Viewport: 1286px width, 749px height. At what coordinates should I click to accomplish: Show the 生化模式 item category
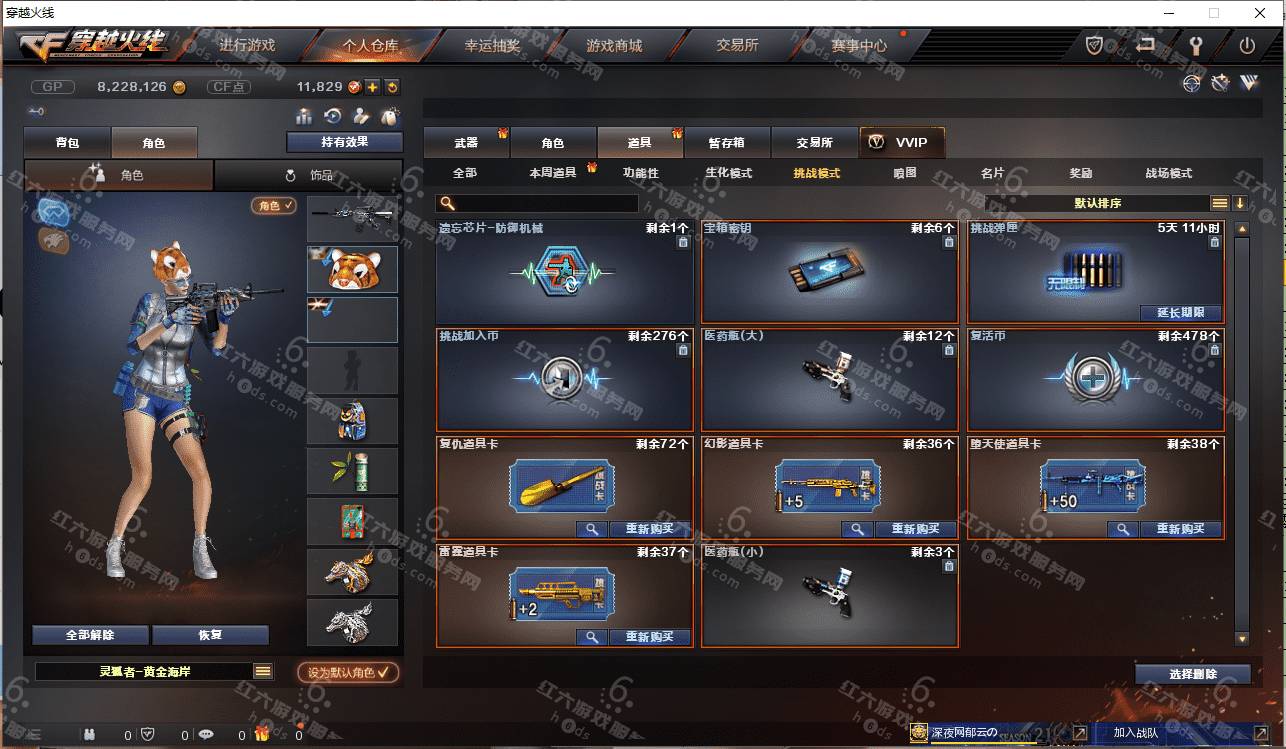click(x=728, y=173)
